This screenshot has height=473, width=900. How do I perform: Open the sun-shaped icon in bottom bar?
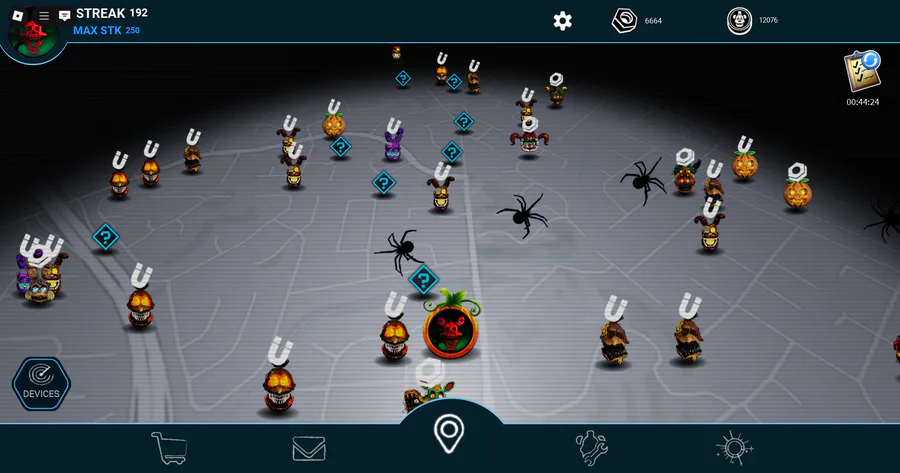[734, 448]
